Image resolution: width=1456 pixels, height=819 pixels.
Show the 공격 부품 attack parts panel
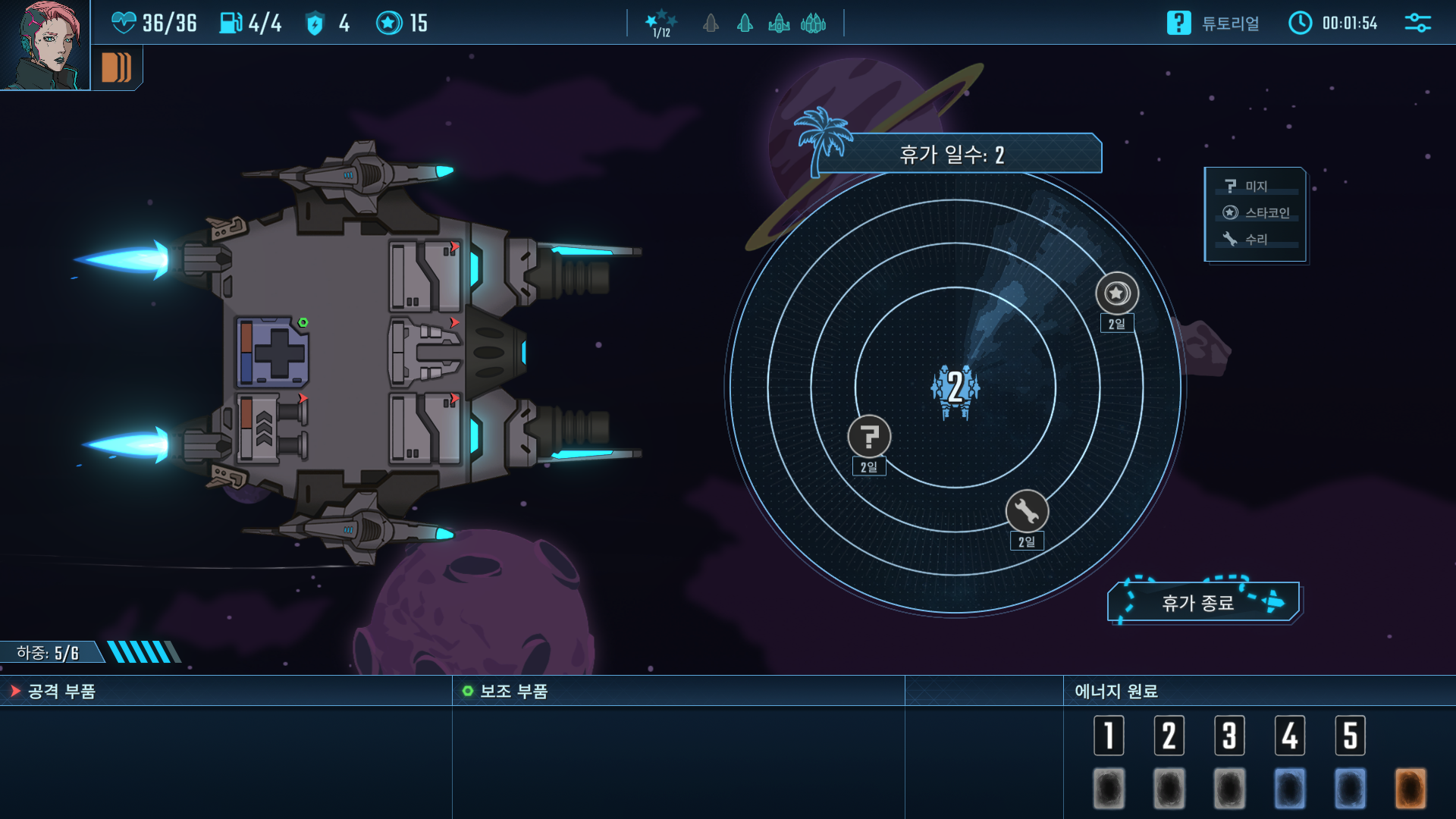point(61,692)
